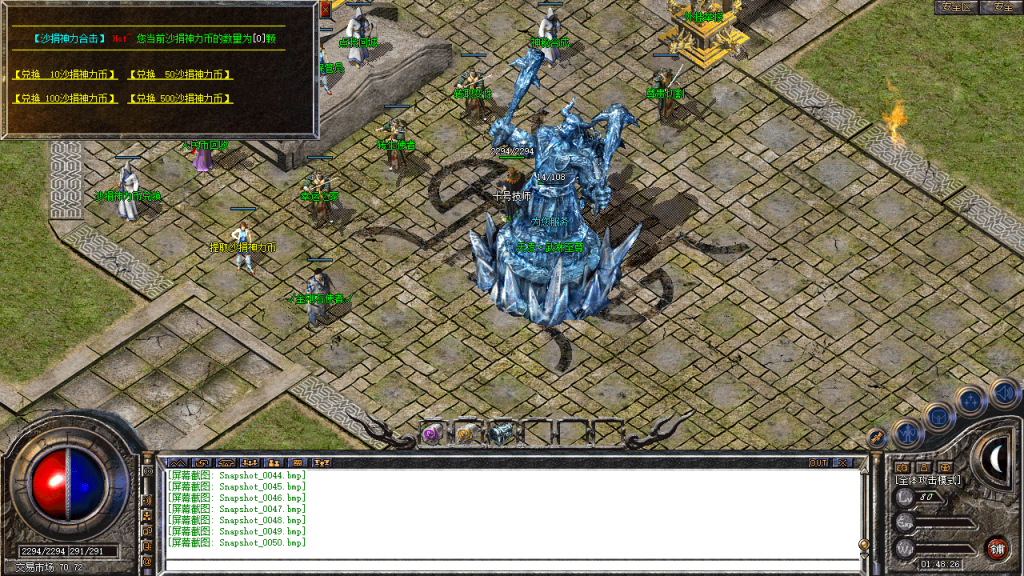Open the skills panel with four stars

point(972,401)
